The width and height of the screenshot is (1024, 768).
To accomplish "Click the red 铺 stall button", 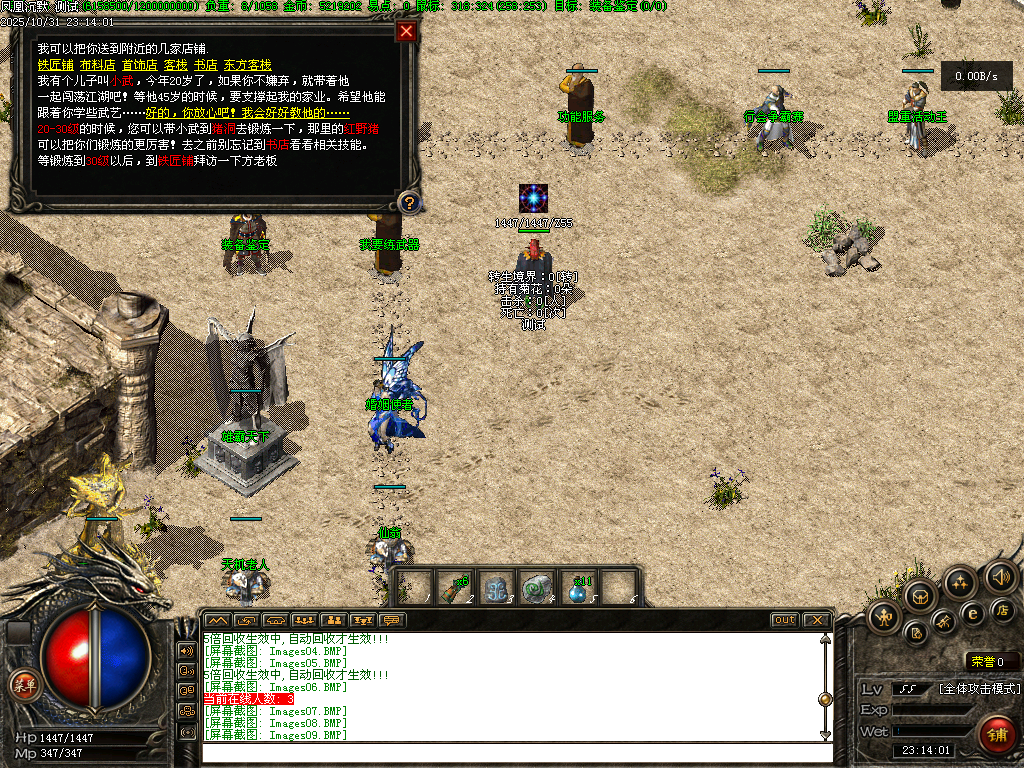I will (x=996, y=735).
